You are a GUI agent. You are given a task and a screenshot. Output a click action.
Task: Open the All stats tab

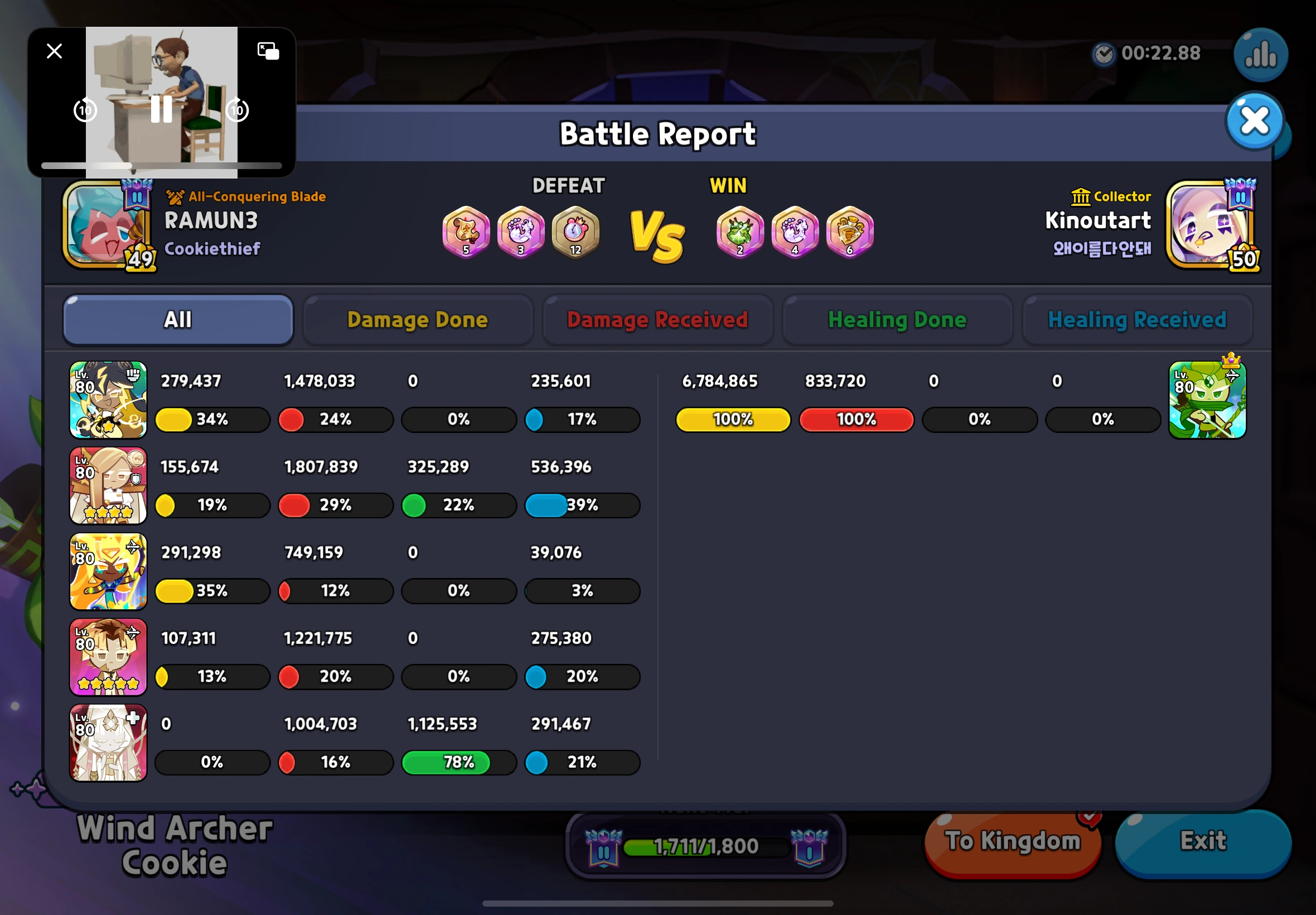[x=178, y=320]
